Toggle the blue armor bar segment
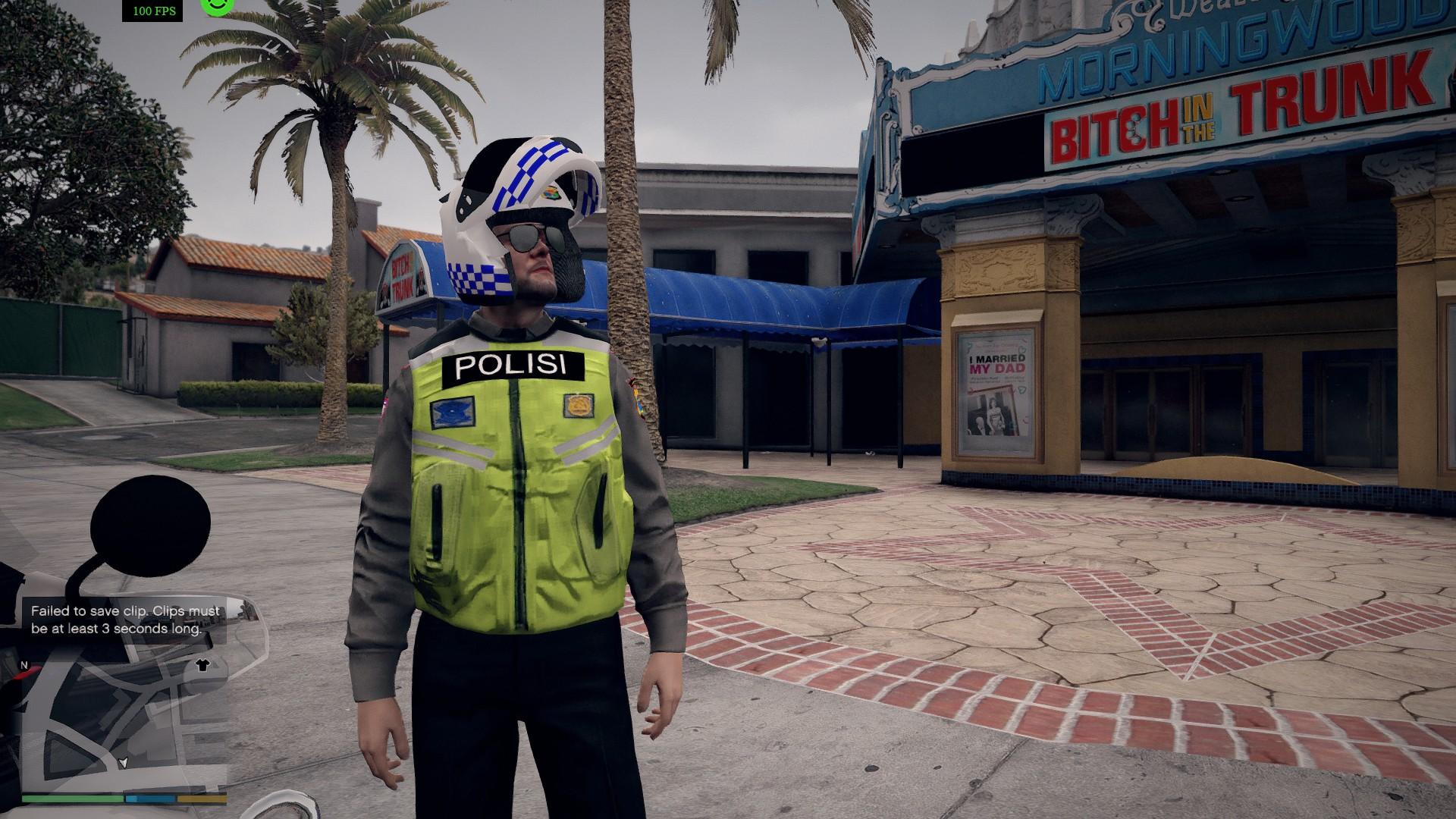This screenshot has height=819, width=1456. tap(150, 800)
